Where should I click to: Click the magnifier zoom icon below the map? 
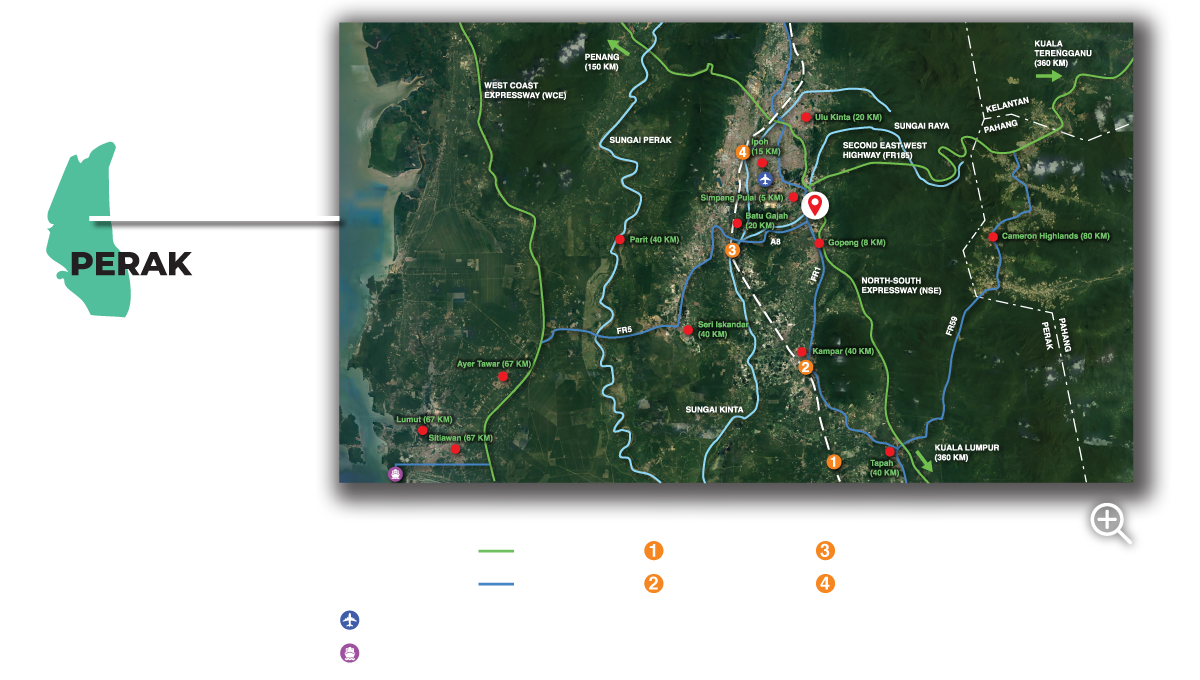(x=1110, y=521)
